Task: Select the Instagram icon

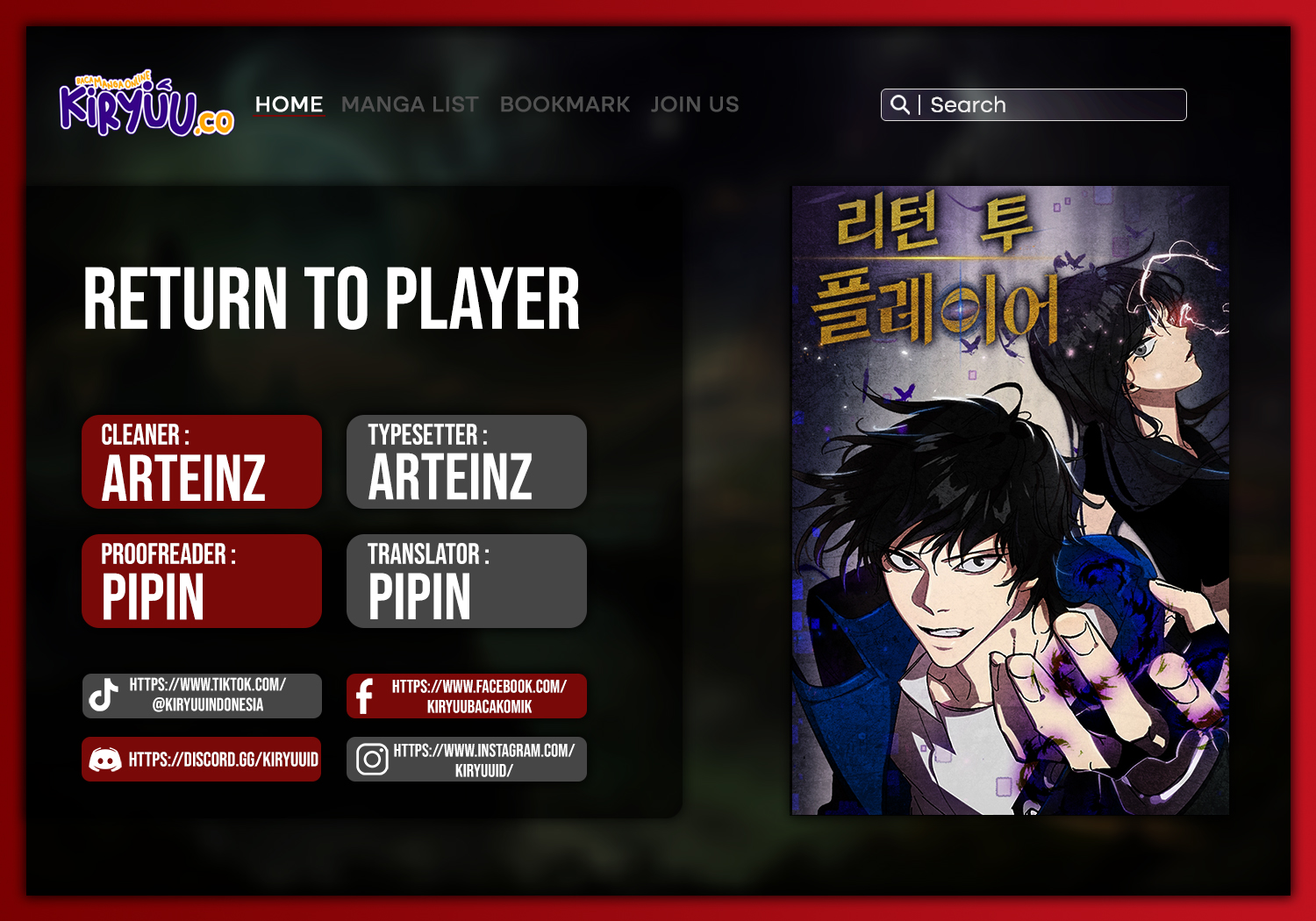Action: click(372, 760)
